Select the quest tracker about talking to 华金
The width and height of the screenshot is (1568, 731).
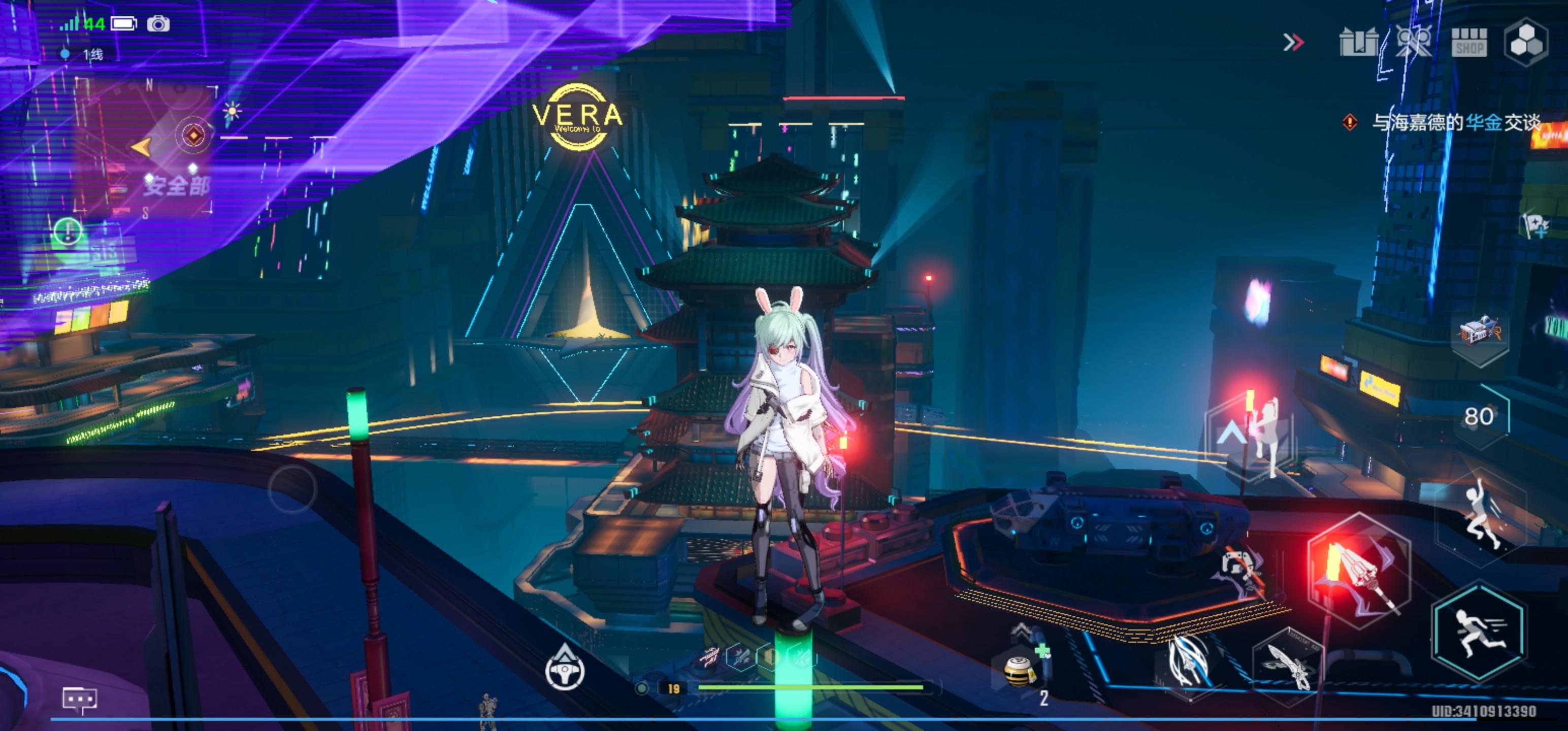(1455, 123)
